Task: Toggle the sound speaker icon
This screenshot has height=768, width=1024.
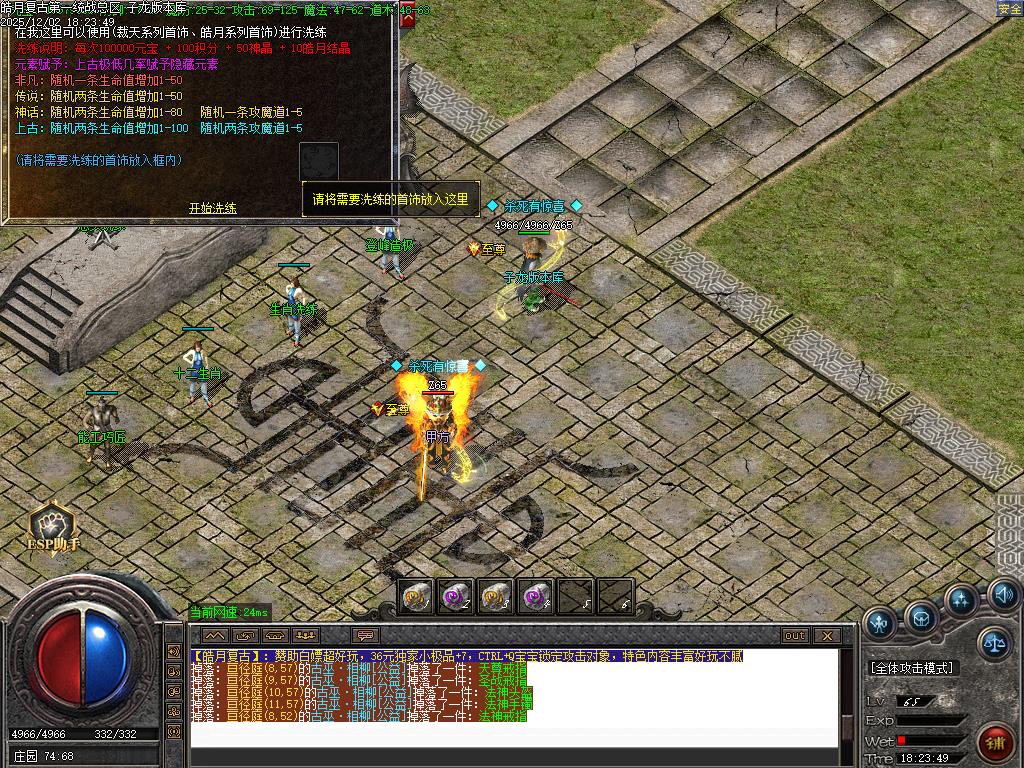Action: click(1004, 596)
